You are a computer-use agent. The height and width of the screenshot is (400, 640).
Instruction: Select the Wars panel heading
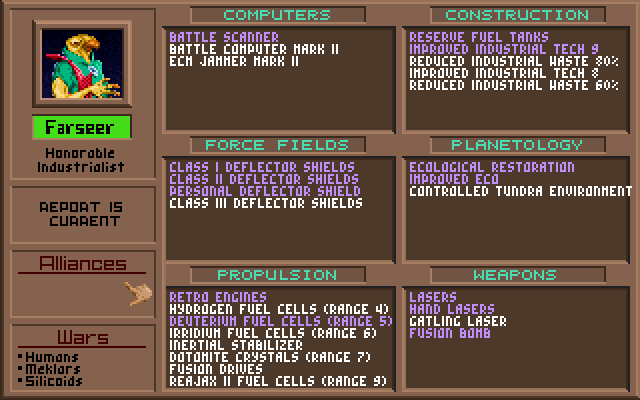coord(82,338)
